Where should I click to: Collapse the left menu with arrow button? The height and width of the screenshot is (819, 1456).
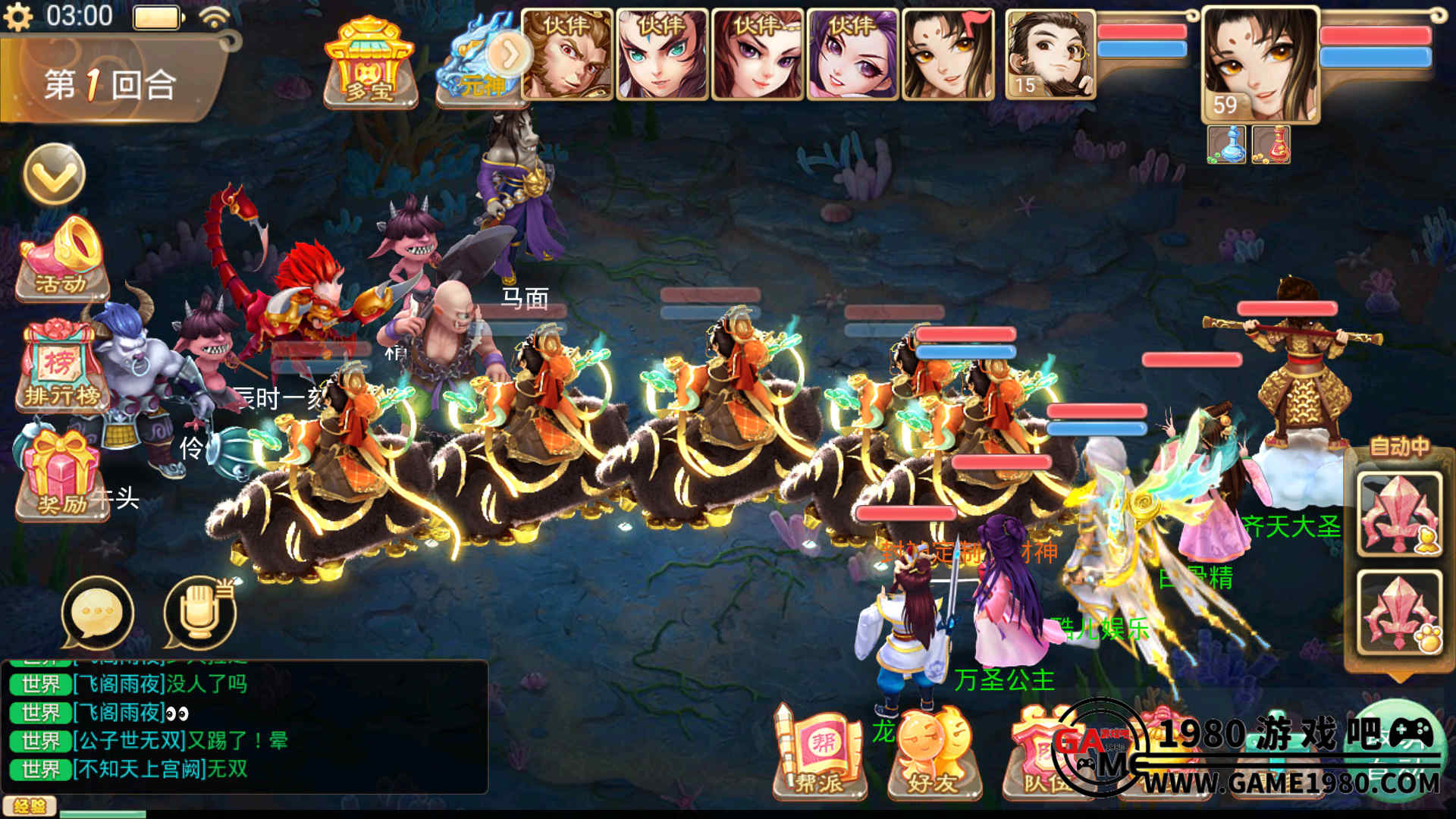(54, 174)
